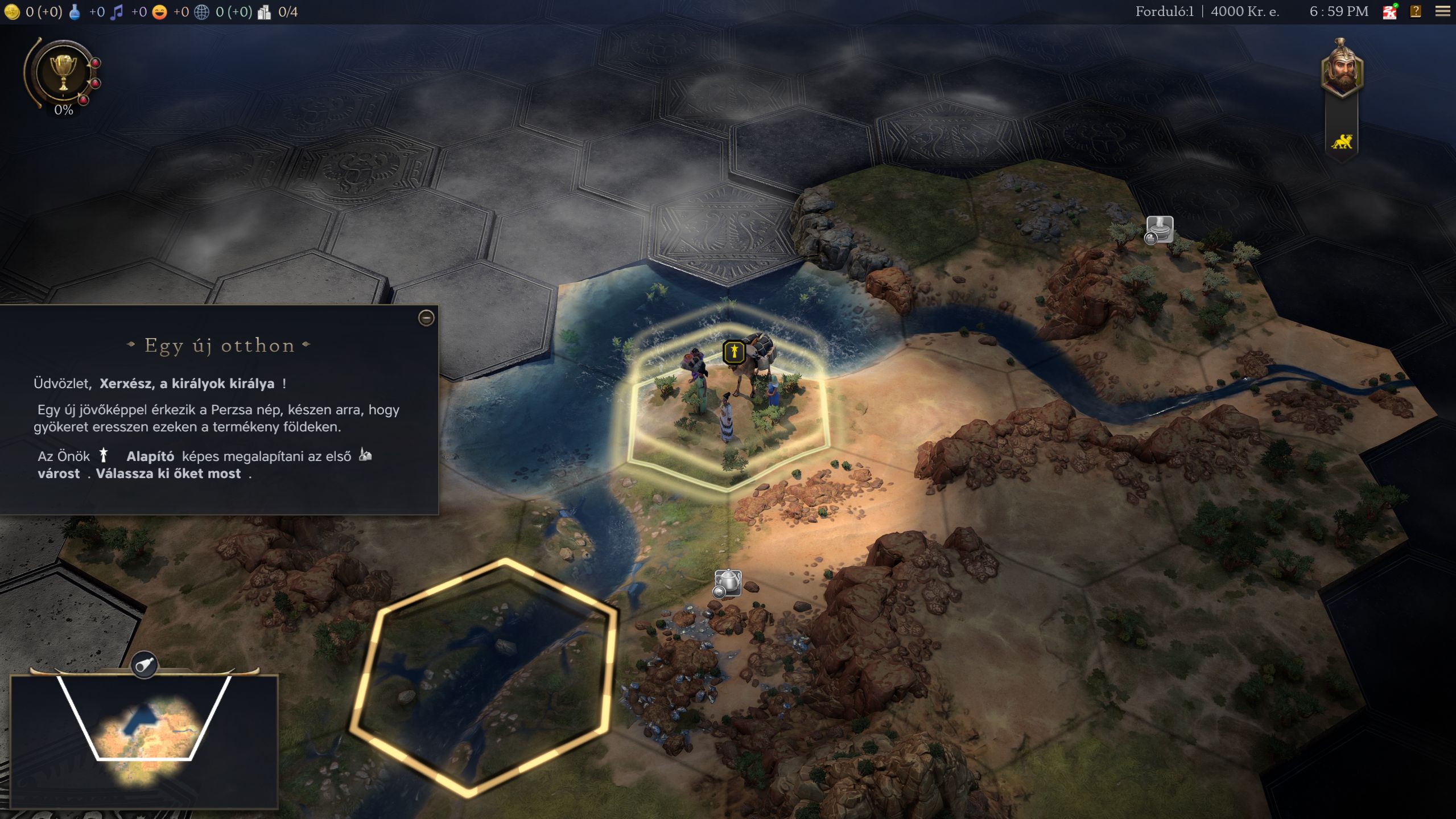
Task: Show happiness smiley face details
Action: tap(160, 12)
